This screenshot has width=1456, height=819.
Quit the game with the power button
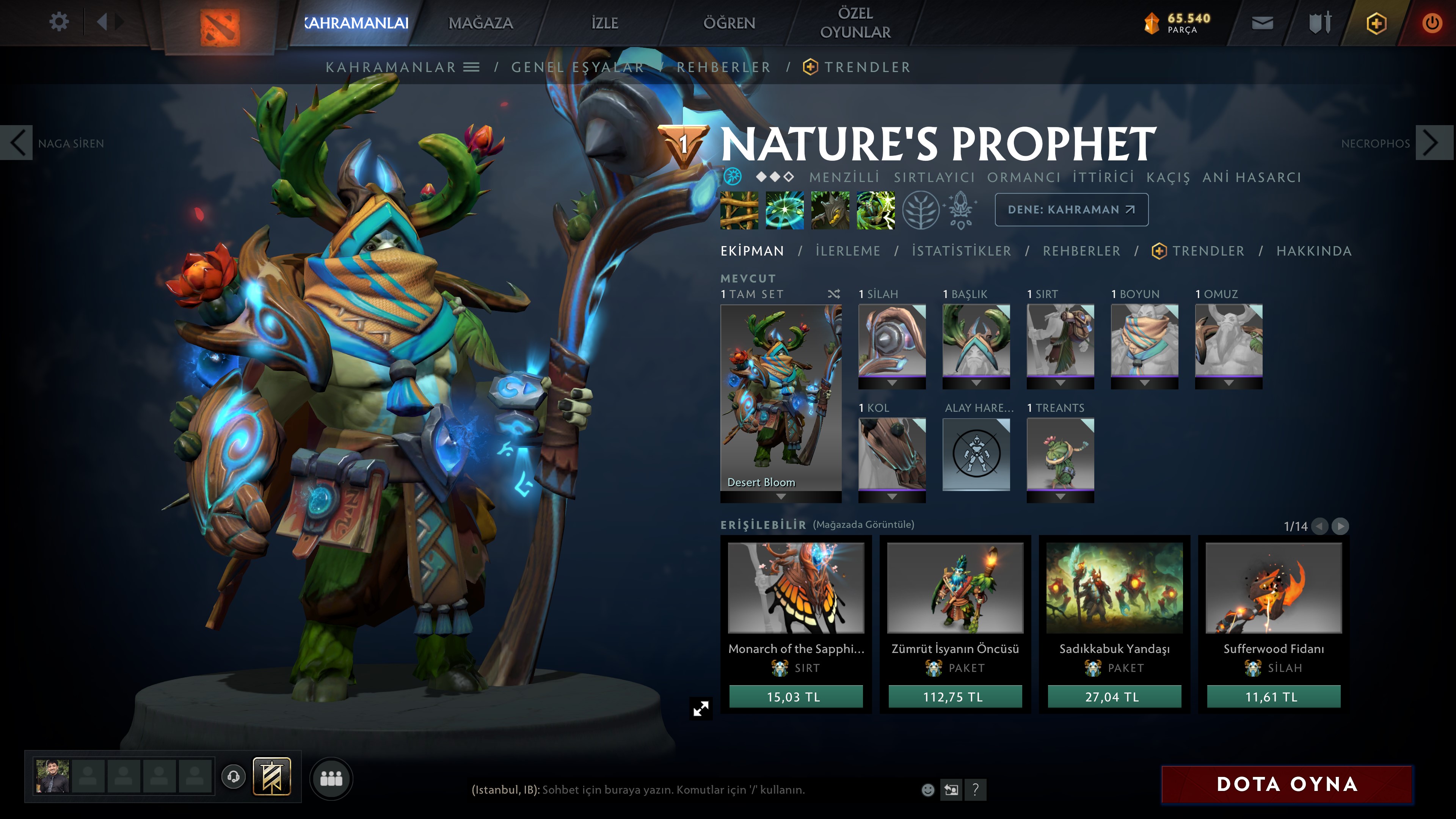coord(1432,23)
